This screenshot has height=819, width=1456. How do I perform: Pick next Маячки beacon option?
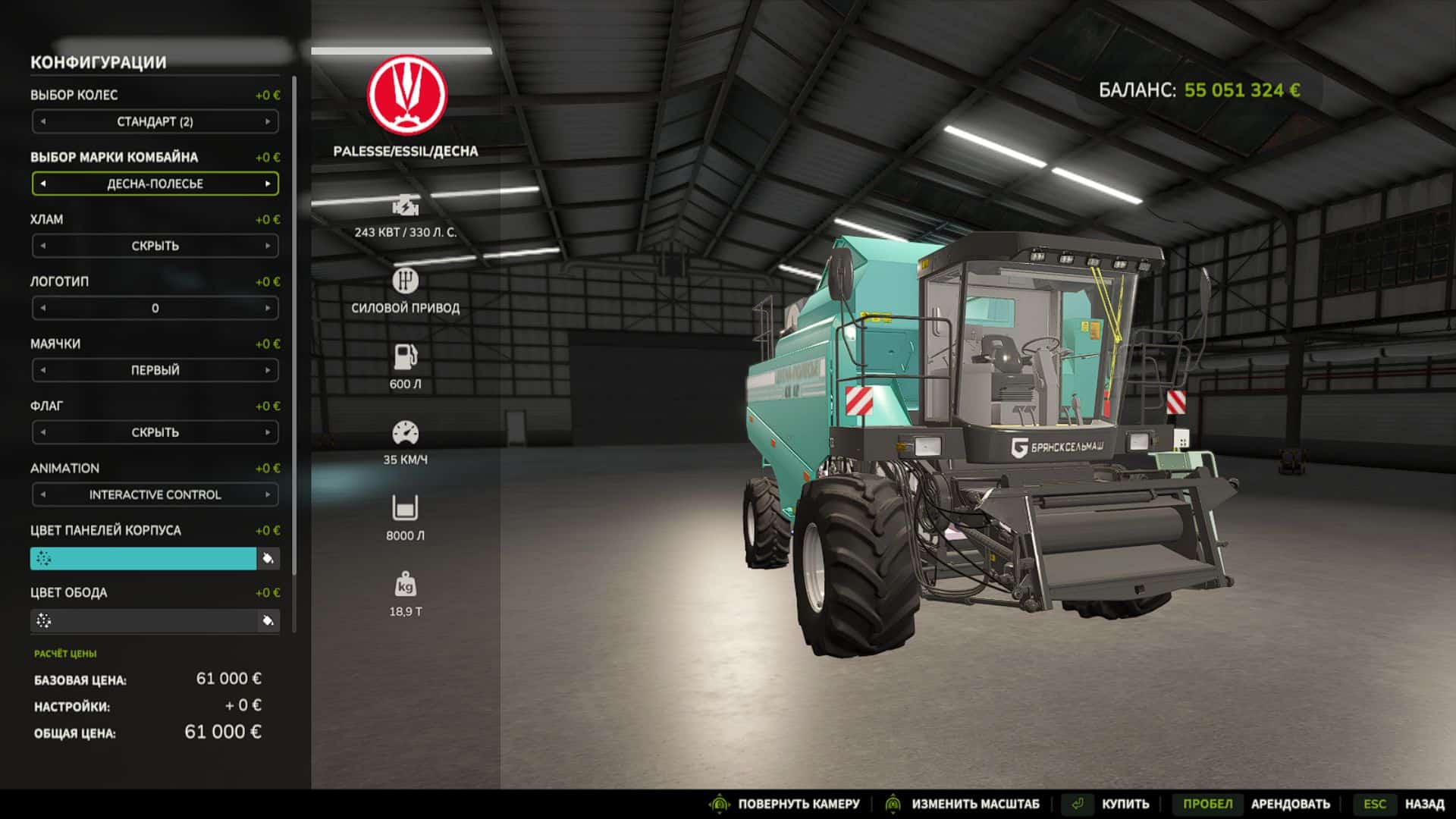268,370
